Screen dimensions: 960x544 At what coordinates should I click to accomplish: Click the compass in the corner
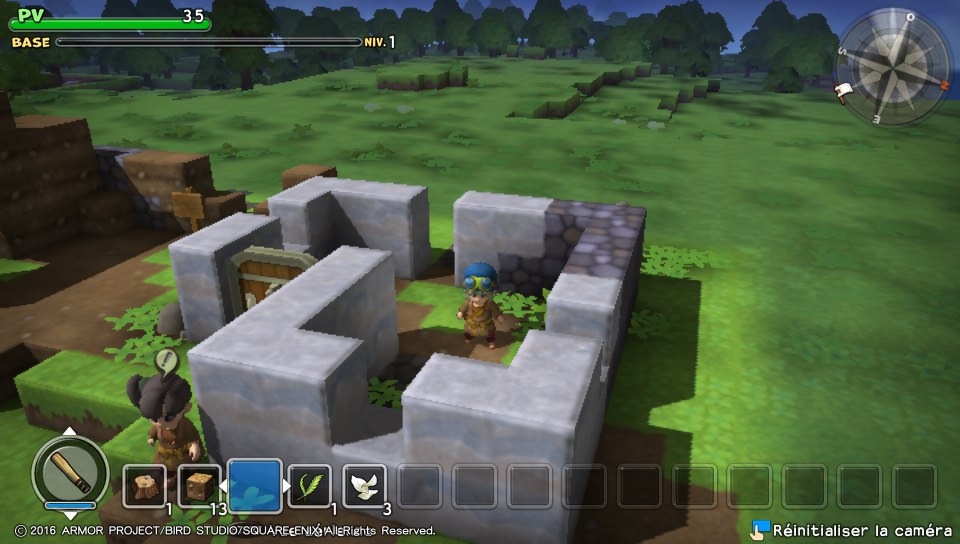[891, 66]
